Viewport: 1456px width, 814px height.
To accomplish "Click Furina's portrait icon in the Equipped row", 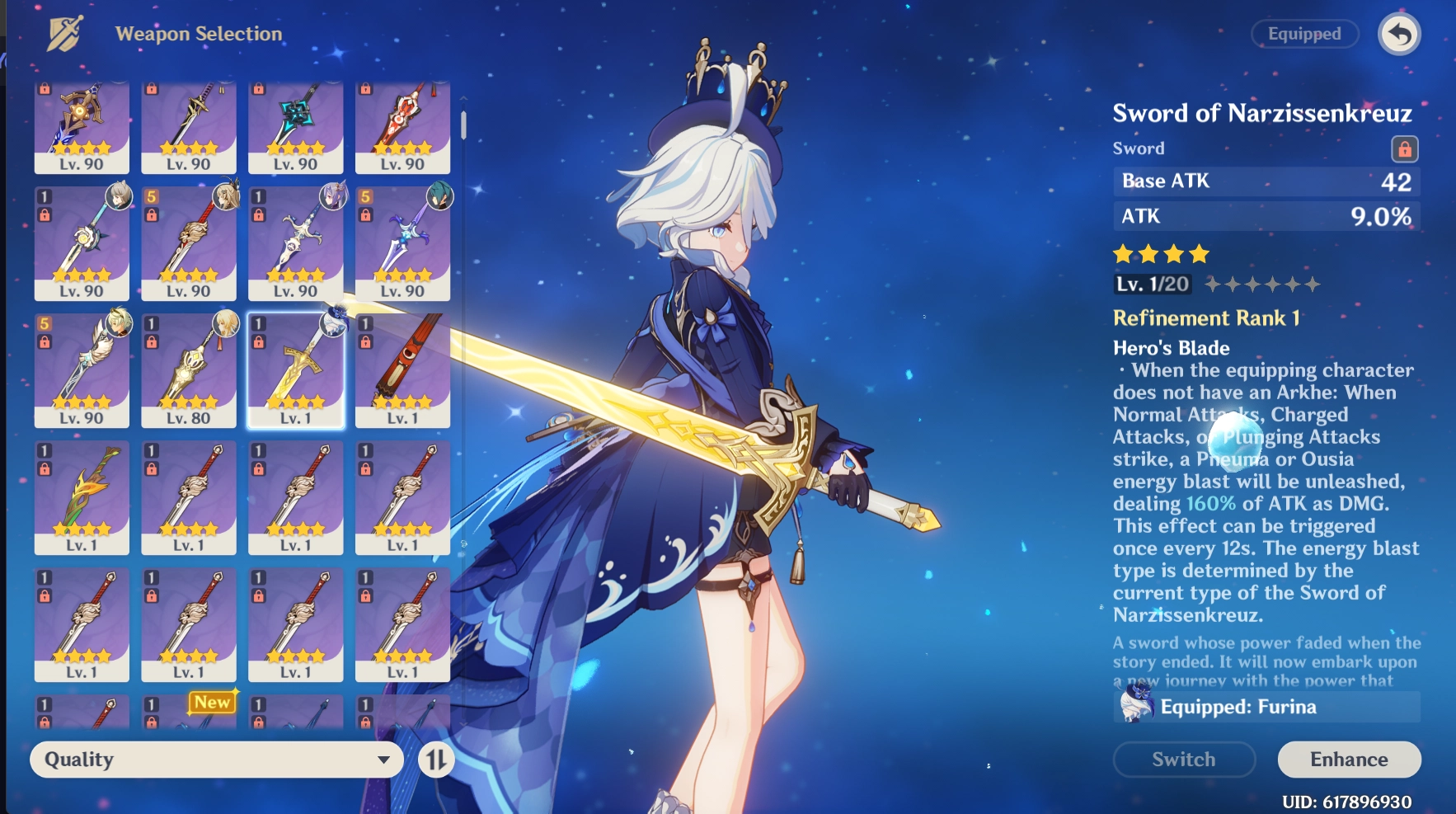I will click(x=1136, y=707).
